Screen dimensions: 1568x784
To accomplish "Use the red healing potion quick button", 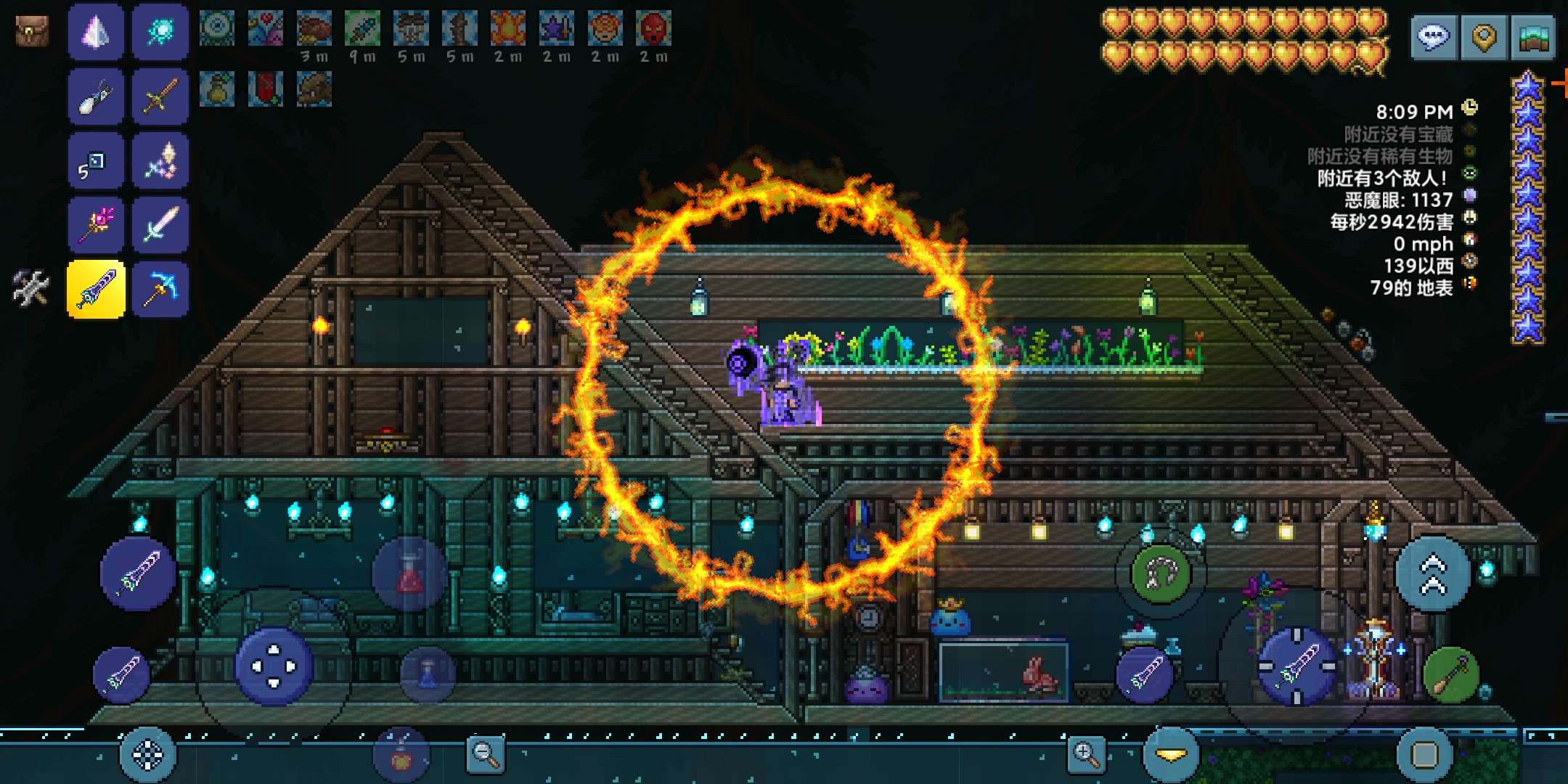I will (x=409, y=574).
